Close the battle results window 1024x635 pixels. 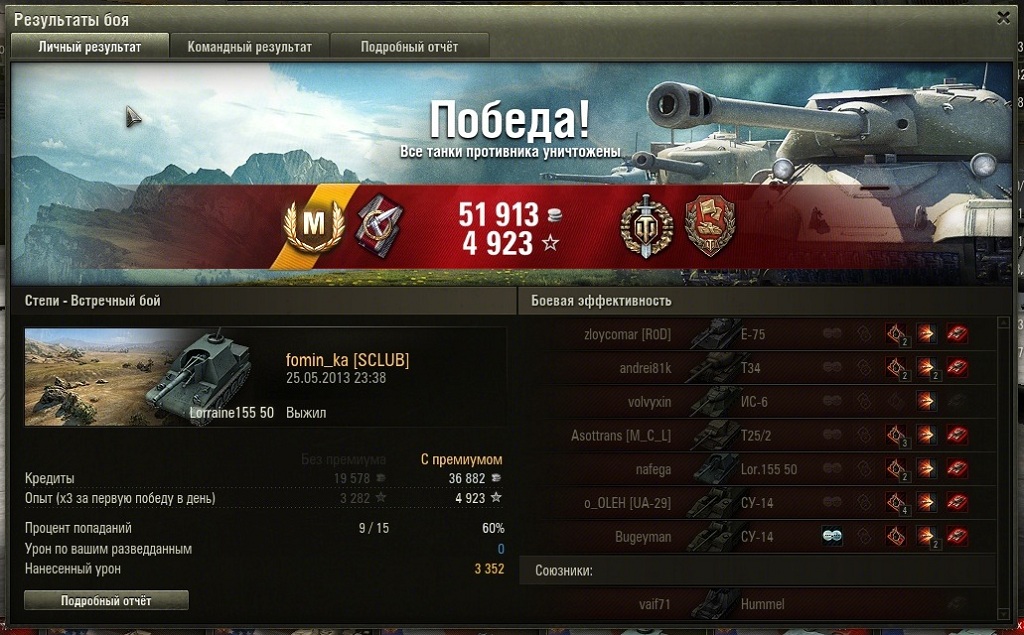(1003, 17)
